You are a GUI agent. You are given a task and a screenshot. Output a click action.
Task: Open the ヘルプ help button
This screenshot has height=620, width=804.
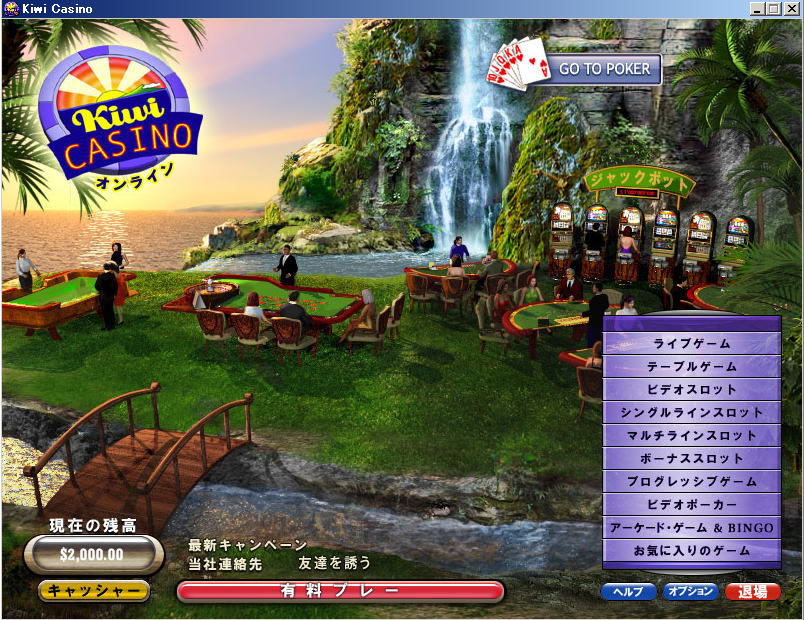point(628,591)
